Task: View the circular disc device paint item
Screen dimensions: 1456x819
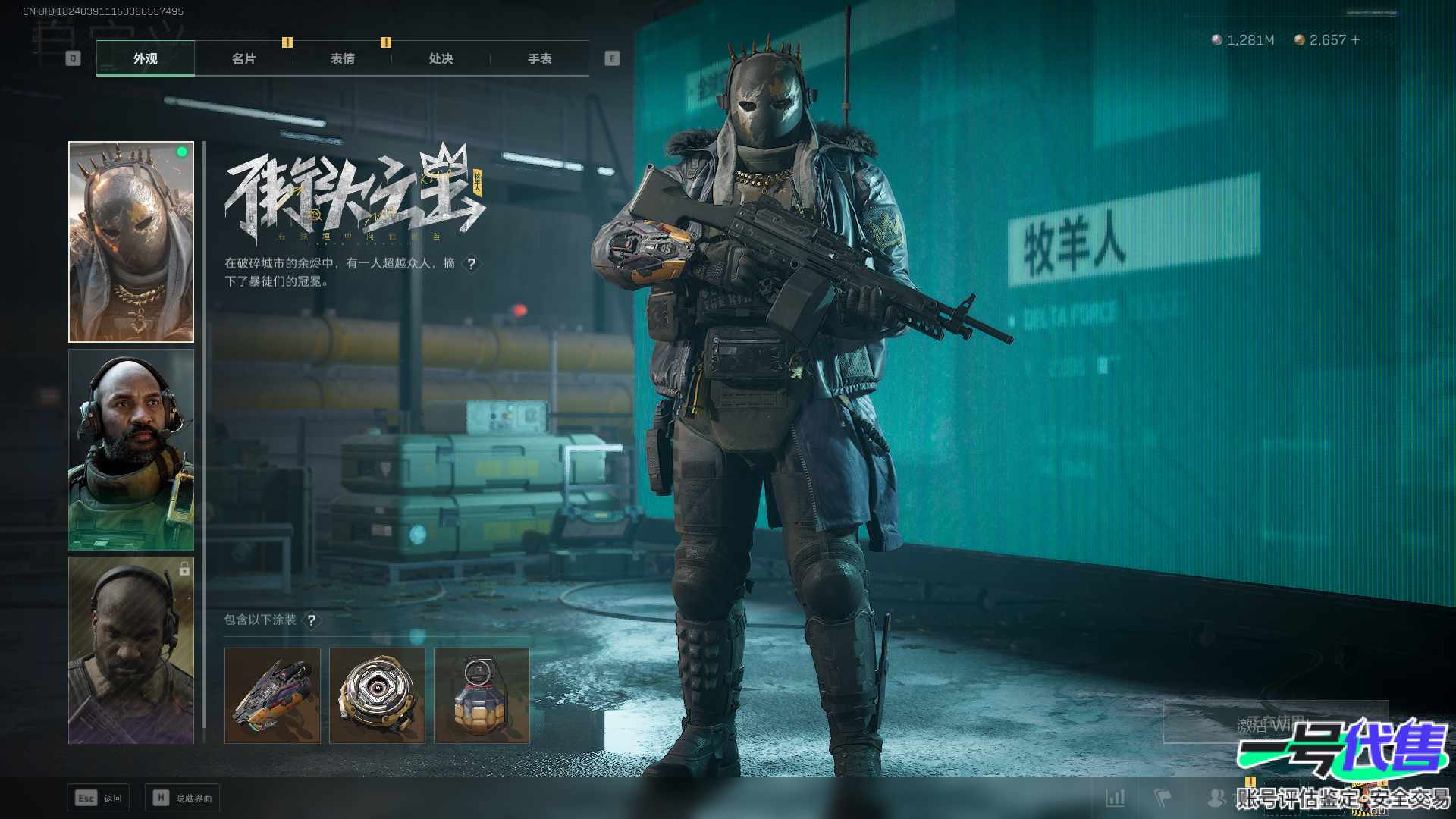Action: pyautogui.click(x=377, y=695)
